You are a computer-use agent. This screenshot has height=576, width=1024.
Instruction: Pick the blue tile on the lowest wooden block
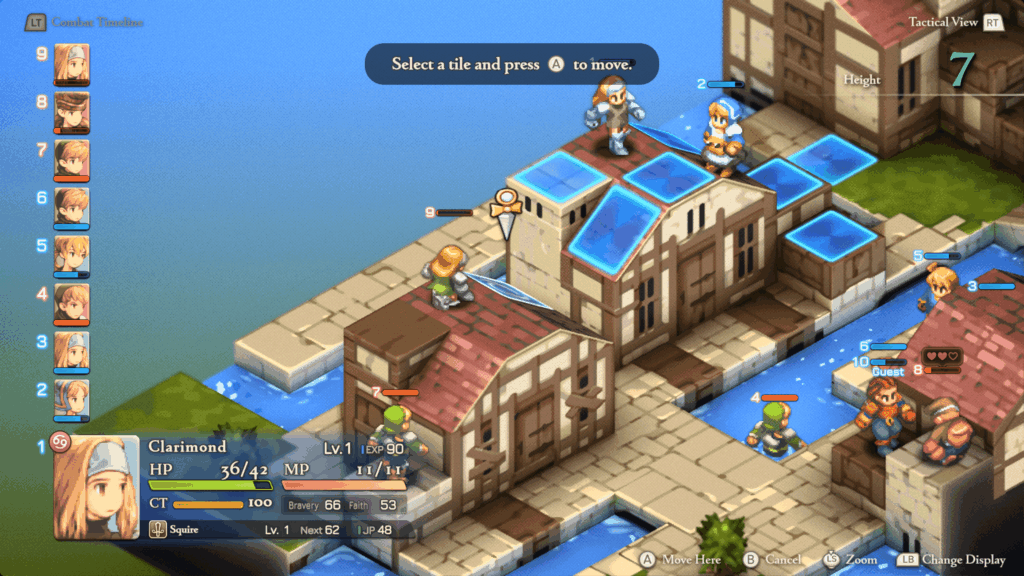click(x=830, y=235)
